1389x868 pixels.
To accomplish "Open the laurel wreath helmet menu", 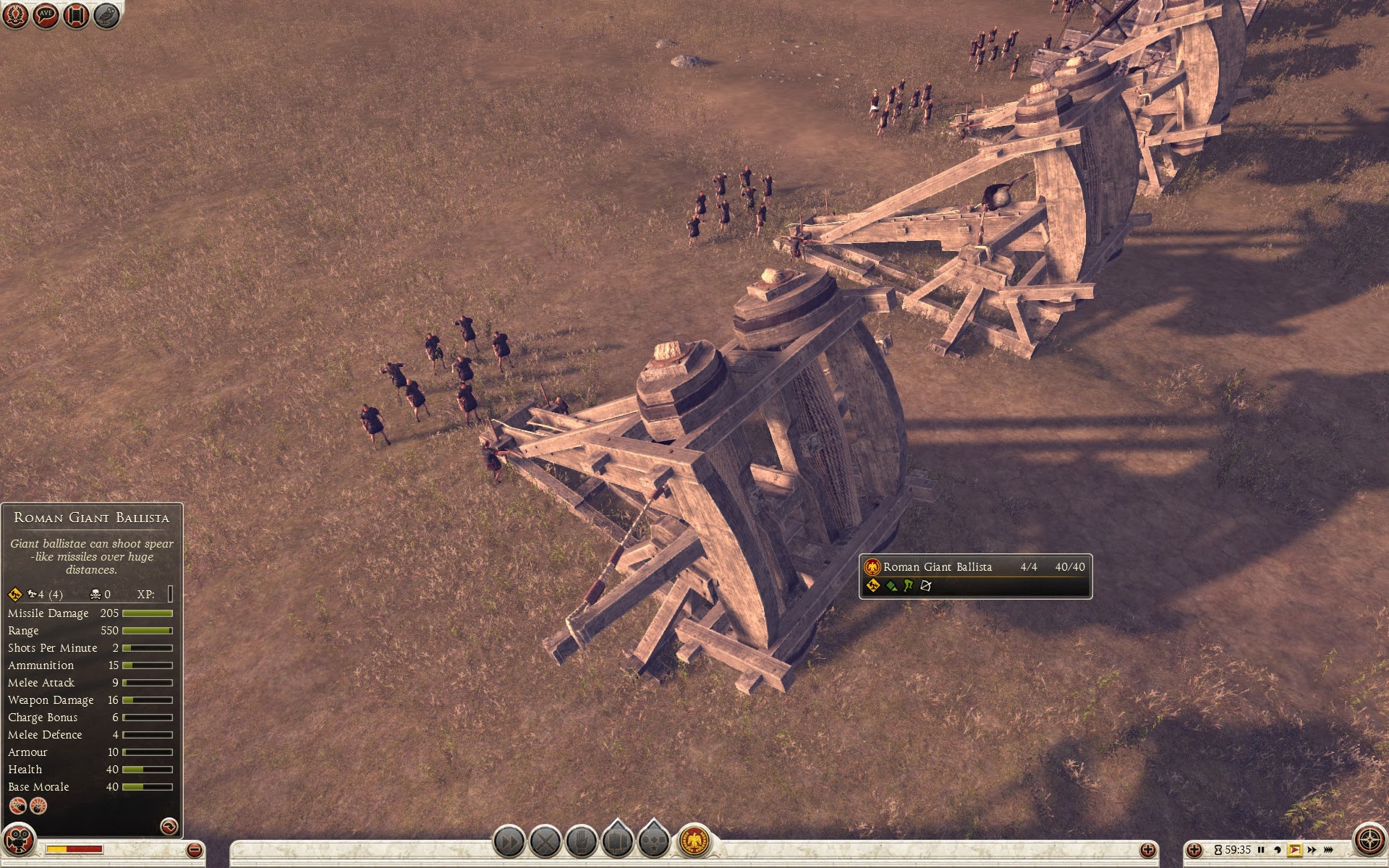I will 16,15.
